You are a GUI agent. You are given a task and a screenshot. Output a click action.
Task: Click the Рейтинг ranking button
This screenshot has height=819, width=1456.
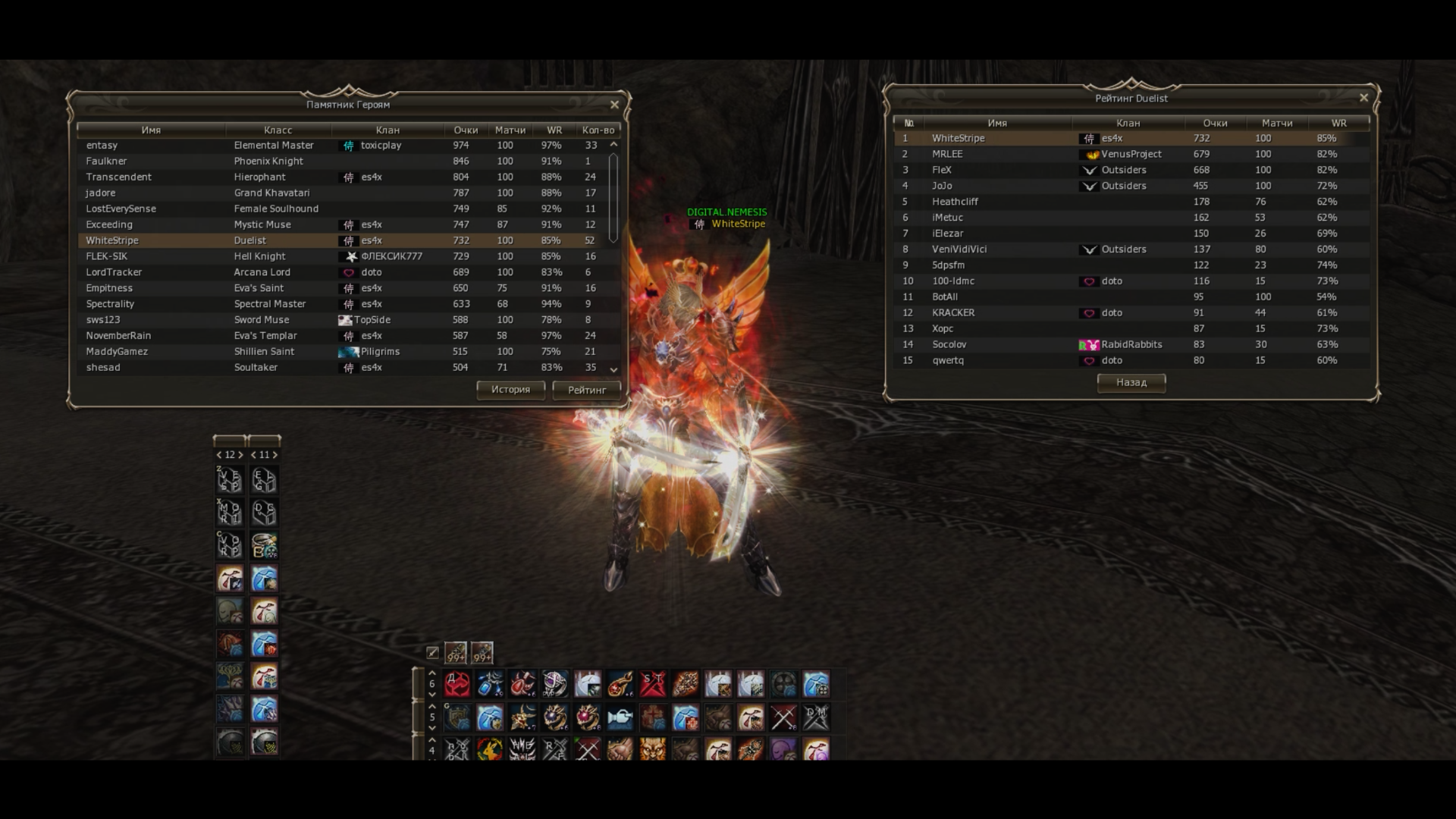click(x=586, y=390)
